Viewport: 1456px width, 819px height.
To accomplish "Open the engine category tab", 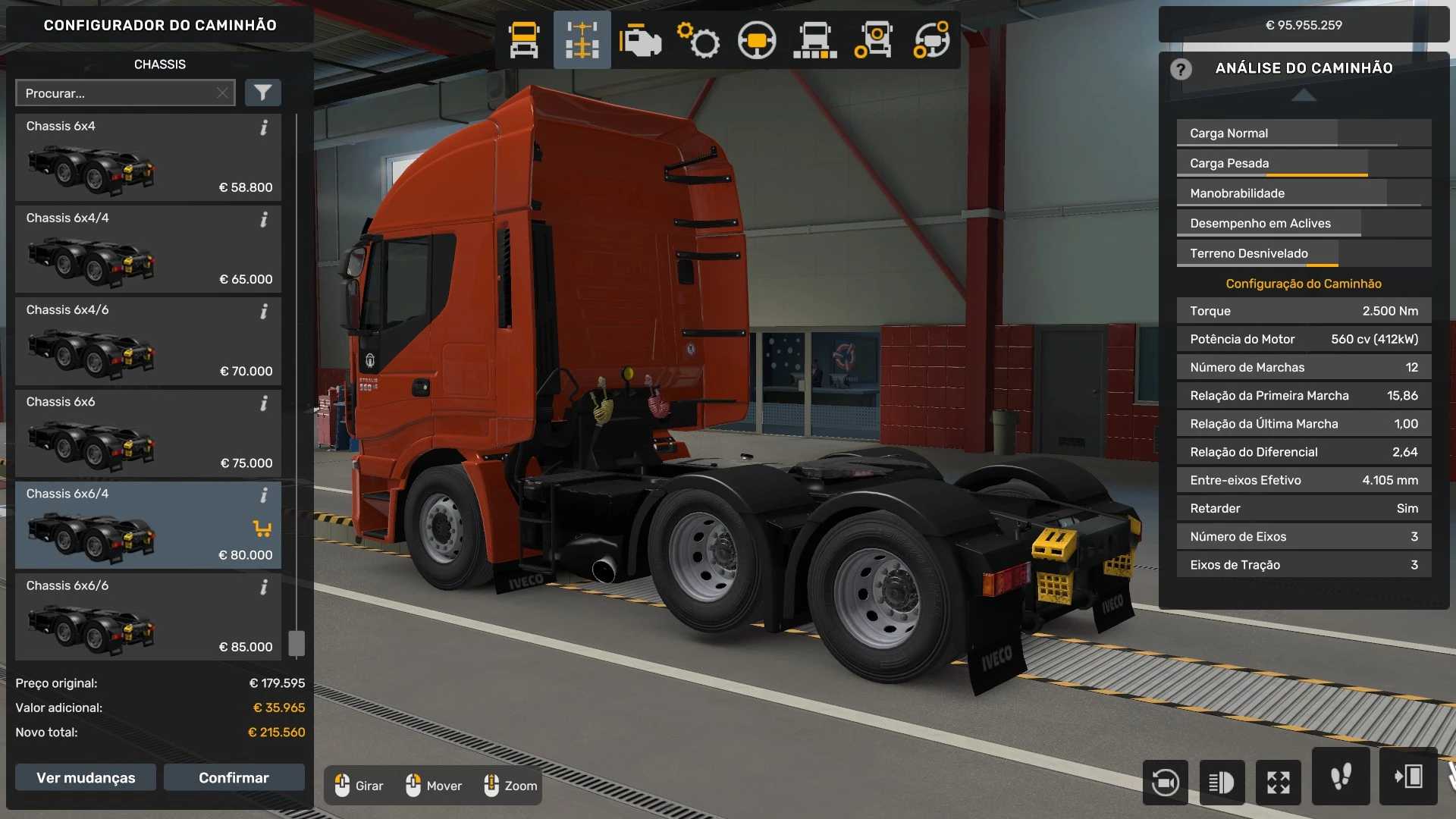I will [x=640, y=40].
